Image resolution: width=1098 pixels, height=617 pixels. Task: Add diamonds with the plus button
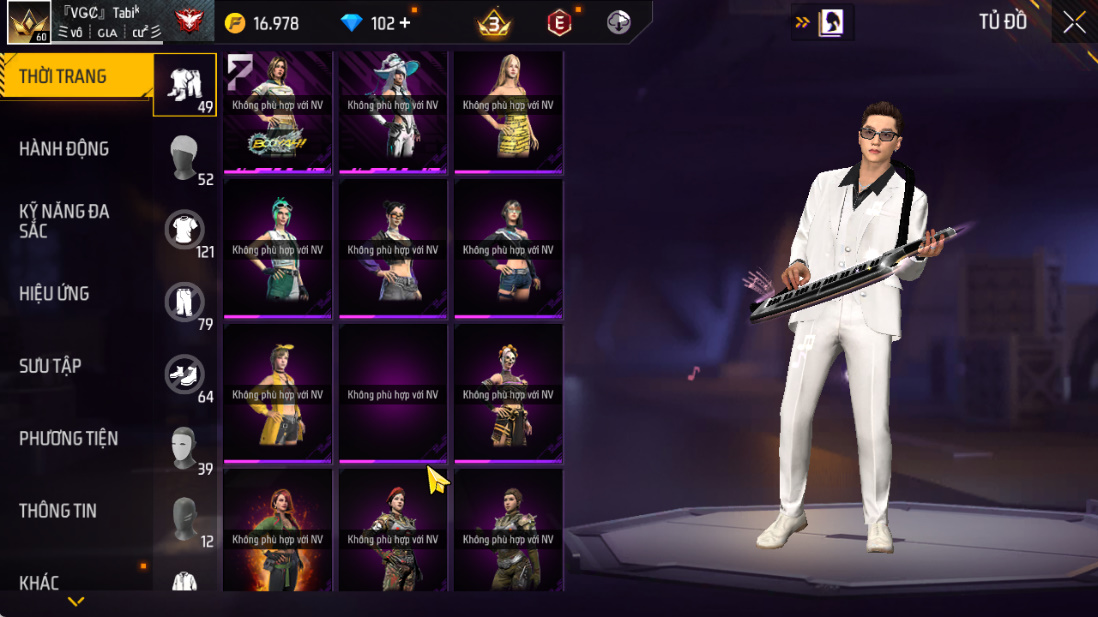pyautogui.click(x=404, y=23)
